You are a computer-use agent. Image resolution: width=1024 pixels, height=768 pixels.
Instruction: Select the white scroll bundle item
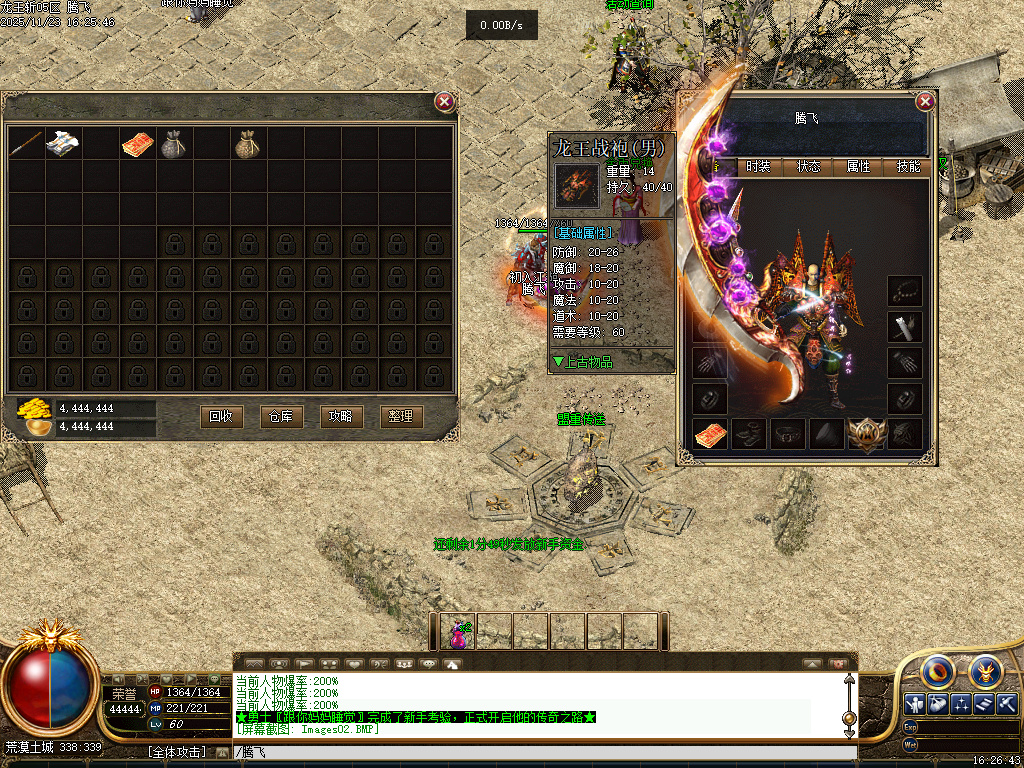pos(63,144)
